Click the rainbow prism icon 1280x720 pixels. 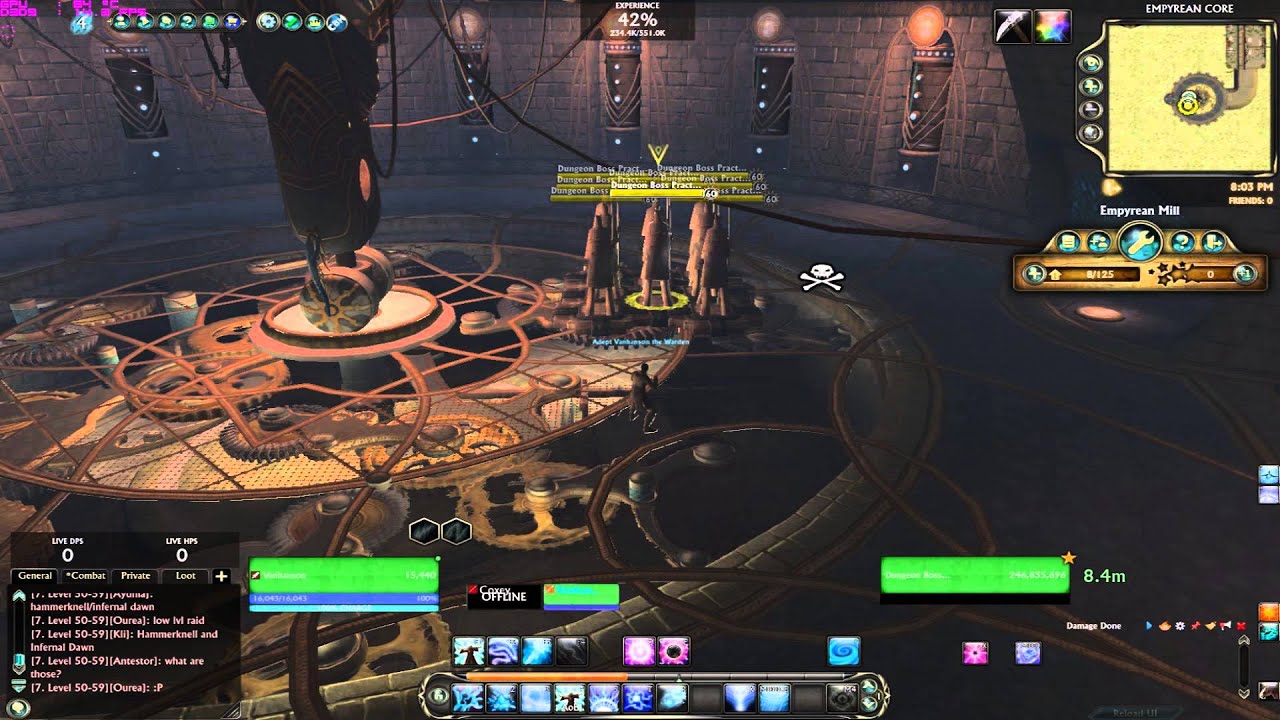point(1053,26)
